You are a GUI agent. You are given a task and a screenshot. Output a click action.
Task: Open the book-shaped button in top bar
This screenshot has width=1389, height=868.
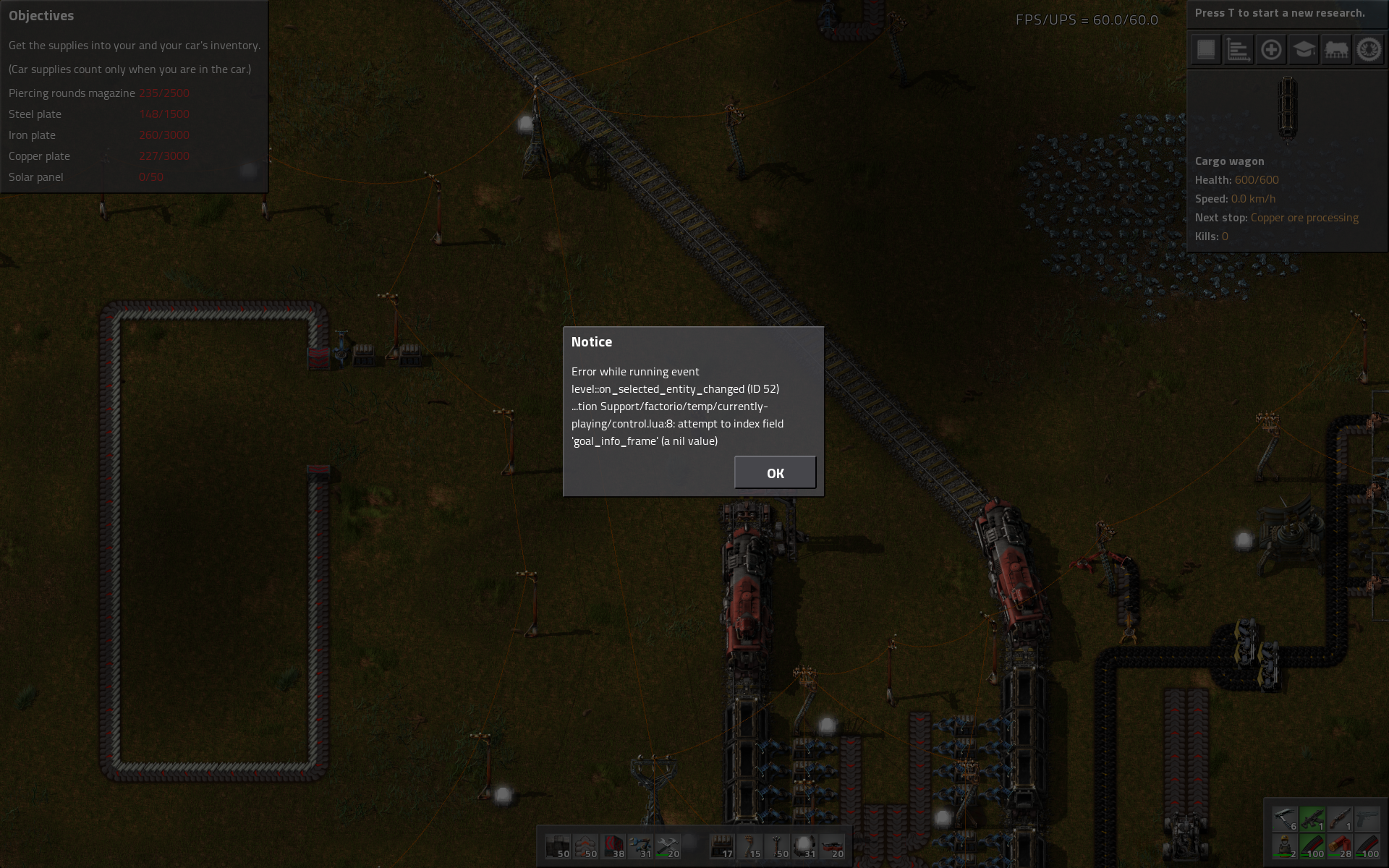(x=1206, y=50)
